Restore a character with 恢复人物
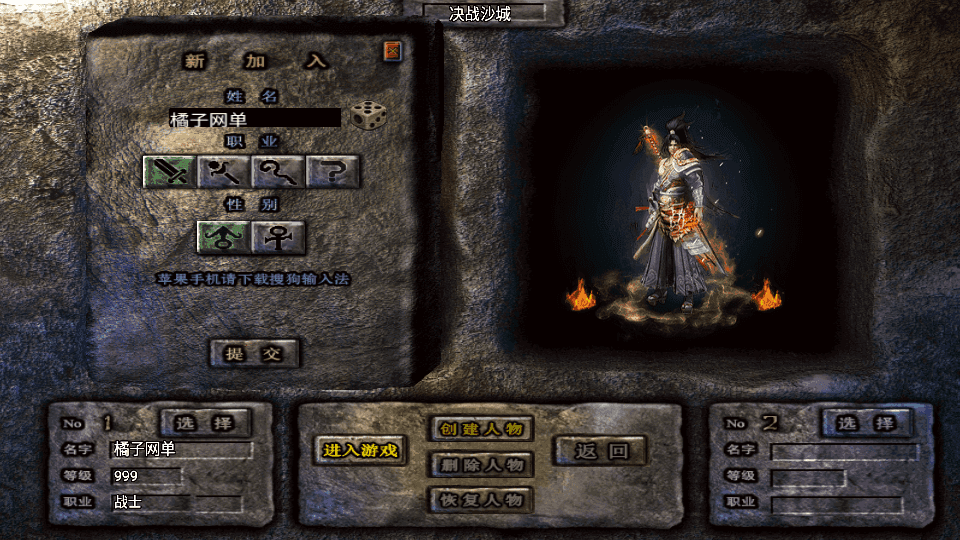 click(480, 499)
